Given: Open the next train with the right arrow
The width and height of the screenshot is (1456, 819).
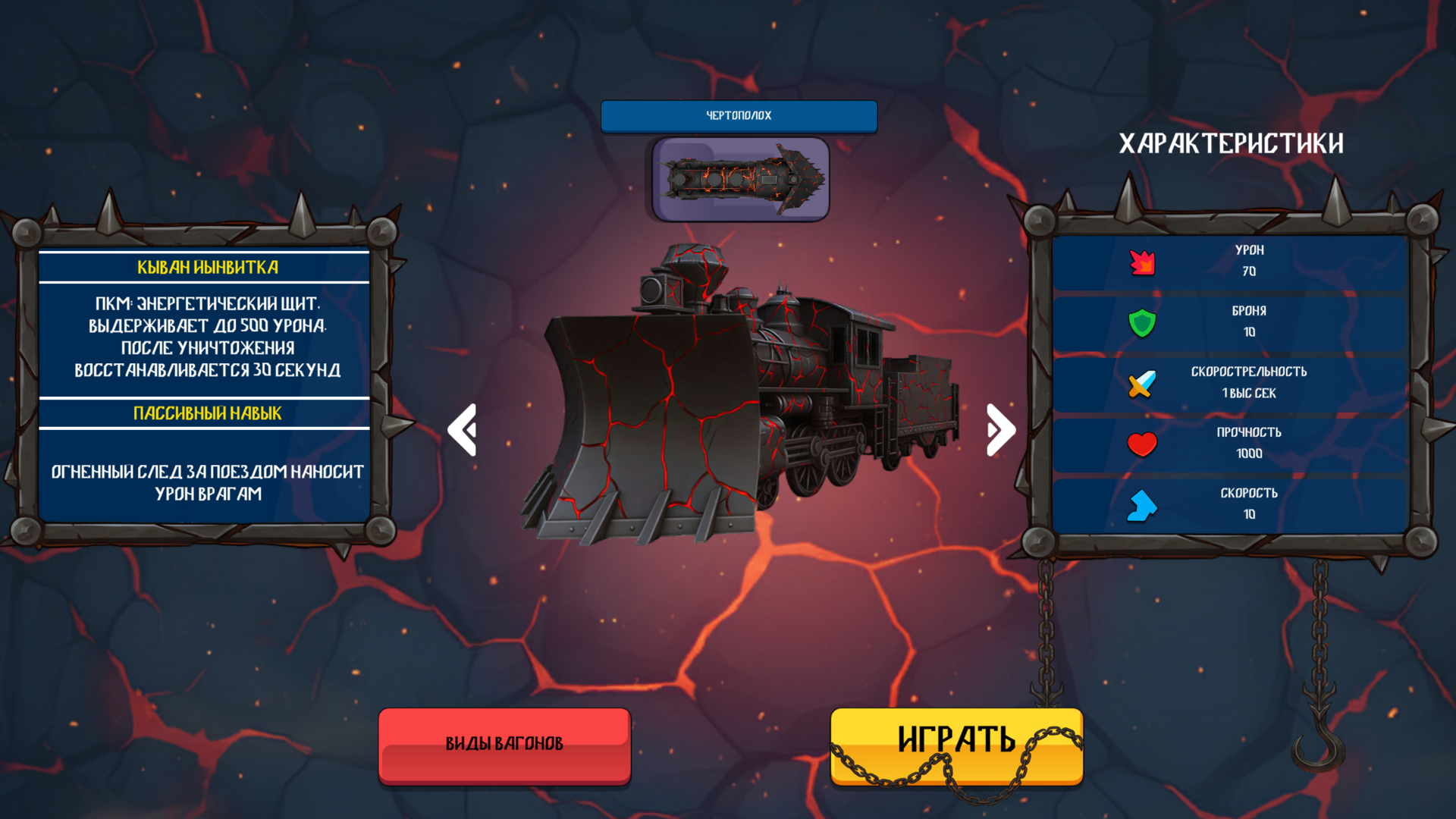Looking at the screenshot, I should coord(999,430).
